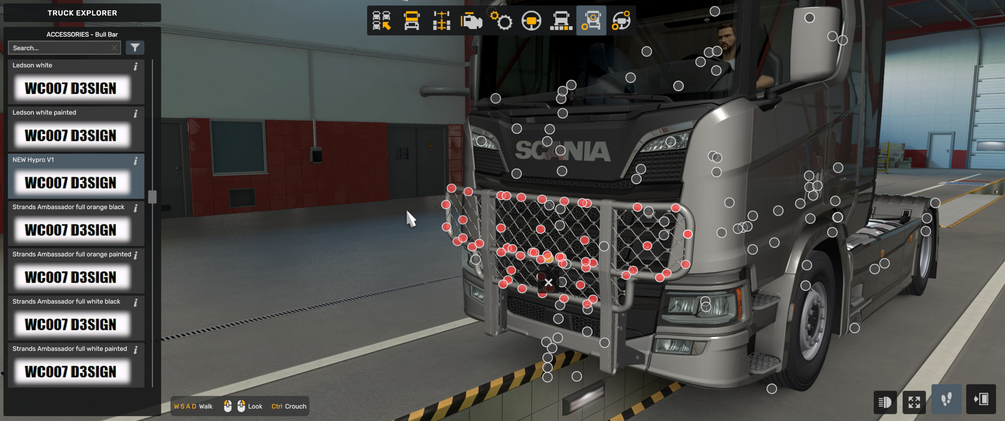1005x421 pixels.
Task: Open the truck selection toolbar icon
Action: pos(381,21)
